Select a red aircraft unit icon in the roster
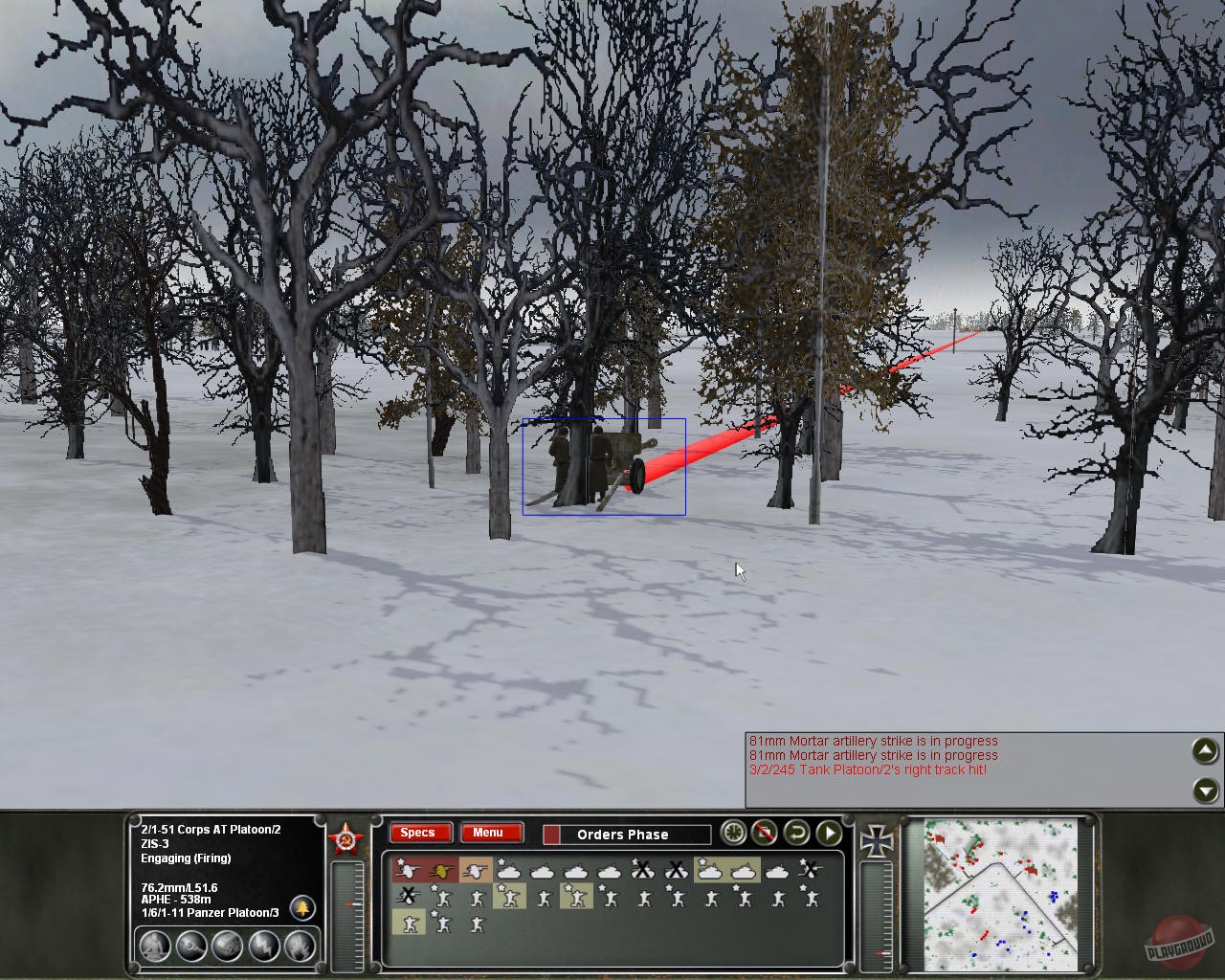Image resolution: width=1225 pixels, height=980 pixels. (x=409, y=870)
